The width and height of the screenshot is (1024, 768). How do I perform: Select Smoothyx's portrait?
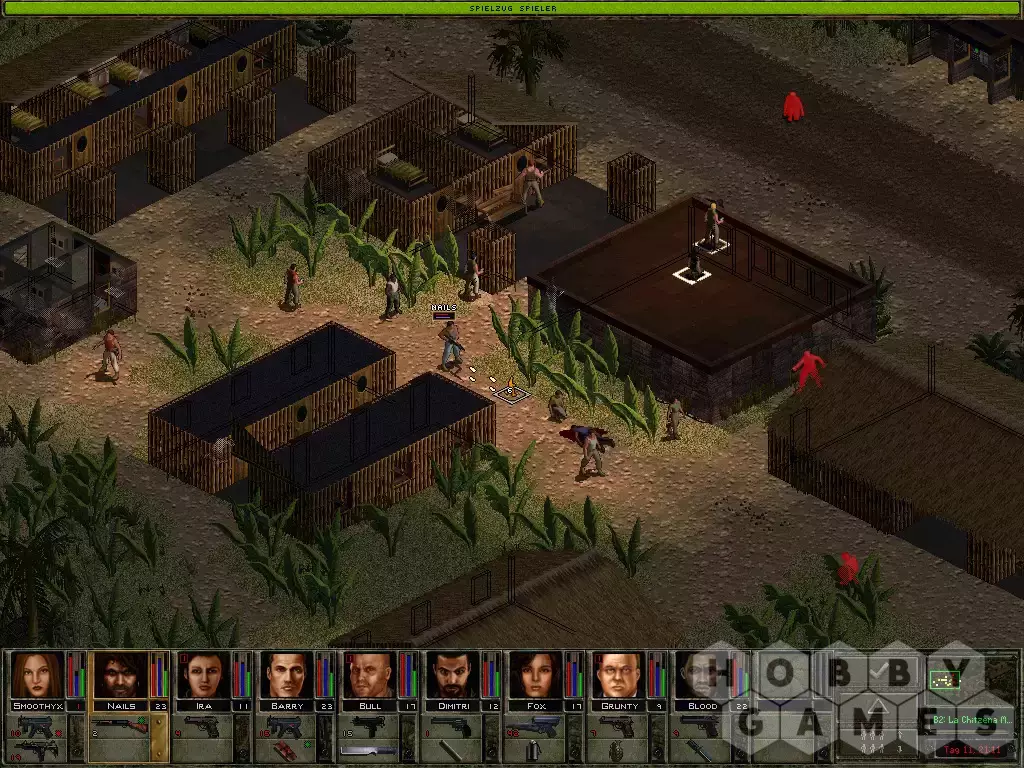(x=38, y=675)
